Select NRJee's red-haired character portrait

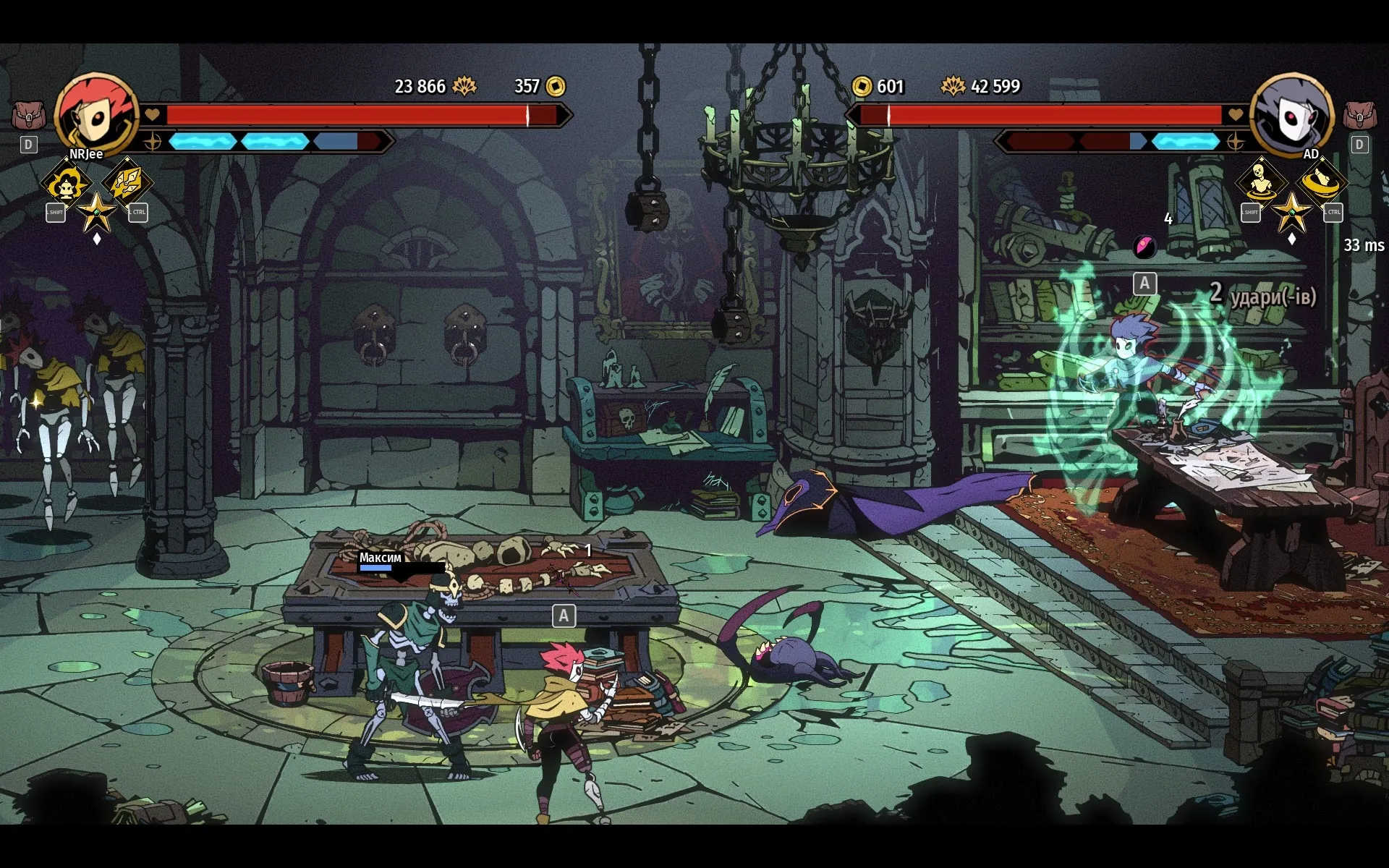coord(95,114)
